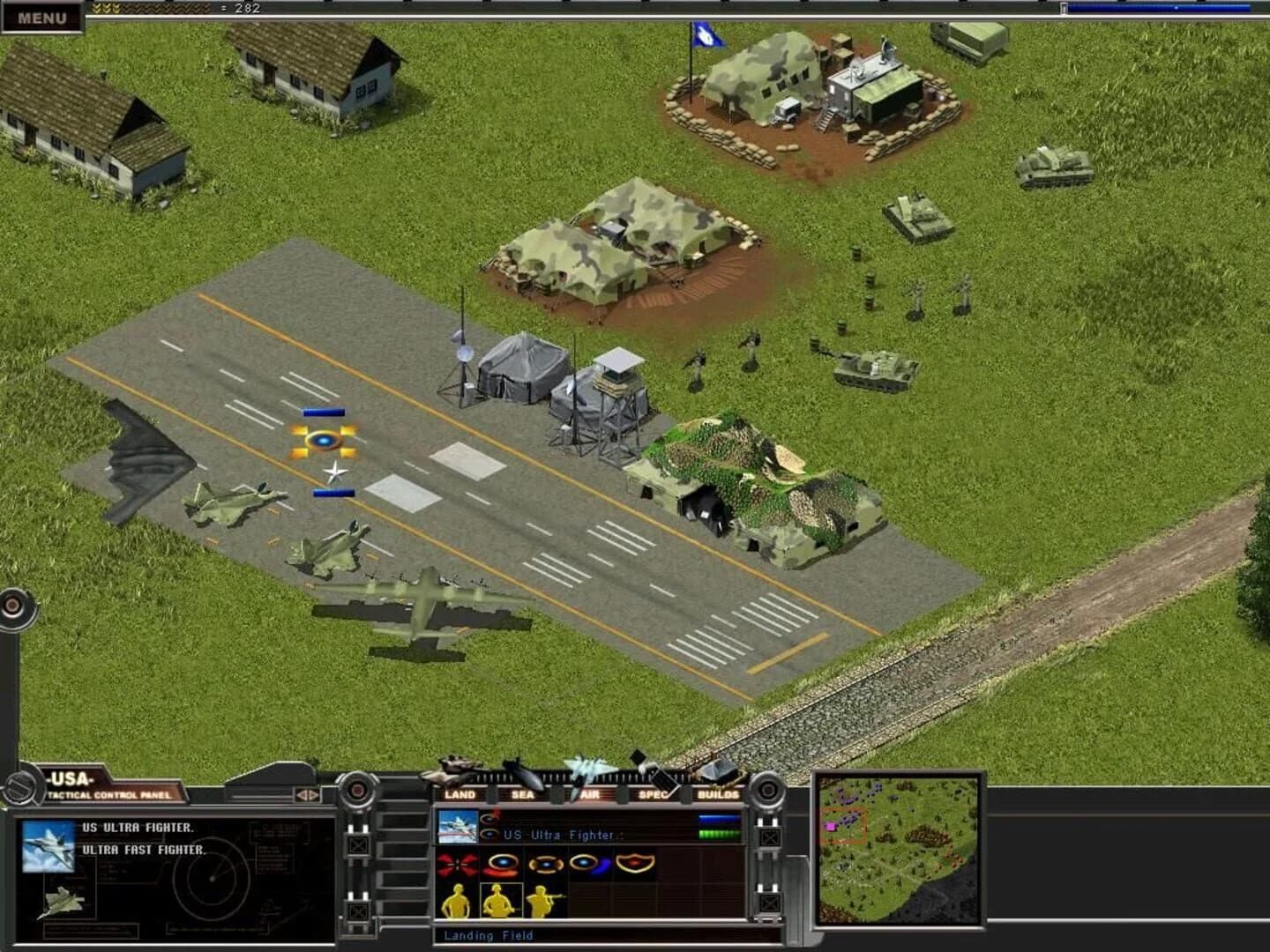
Task: Click the left arrow on the tactical control panel
Action: [x=300, y=795]
